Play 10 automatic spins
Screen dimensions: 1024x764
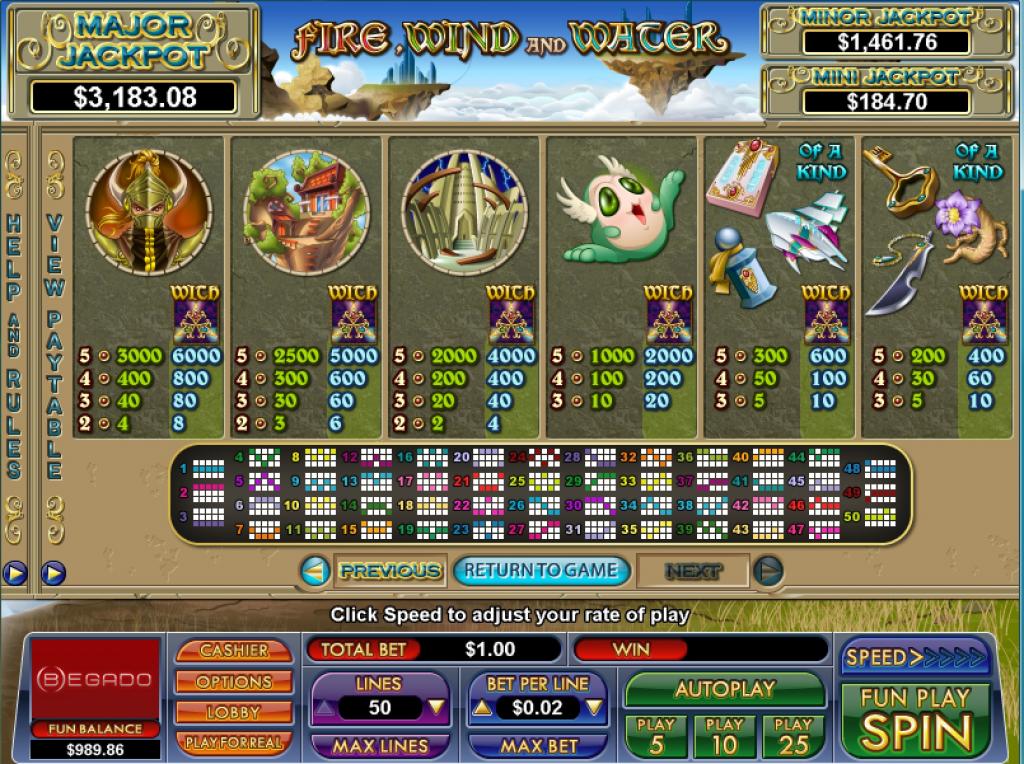pos(725,736)
